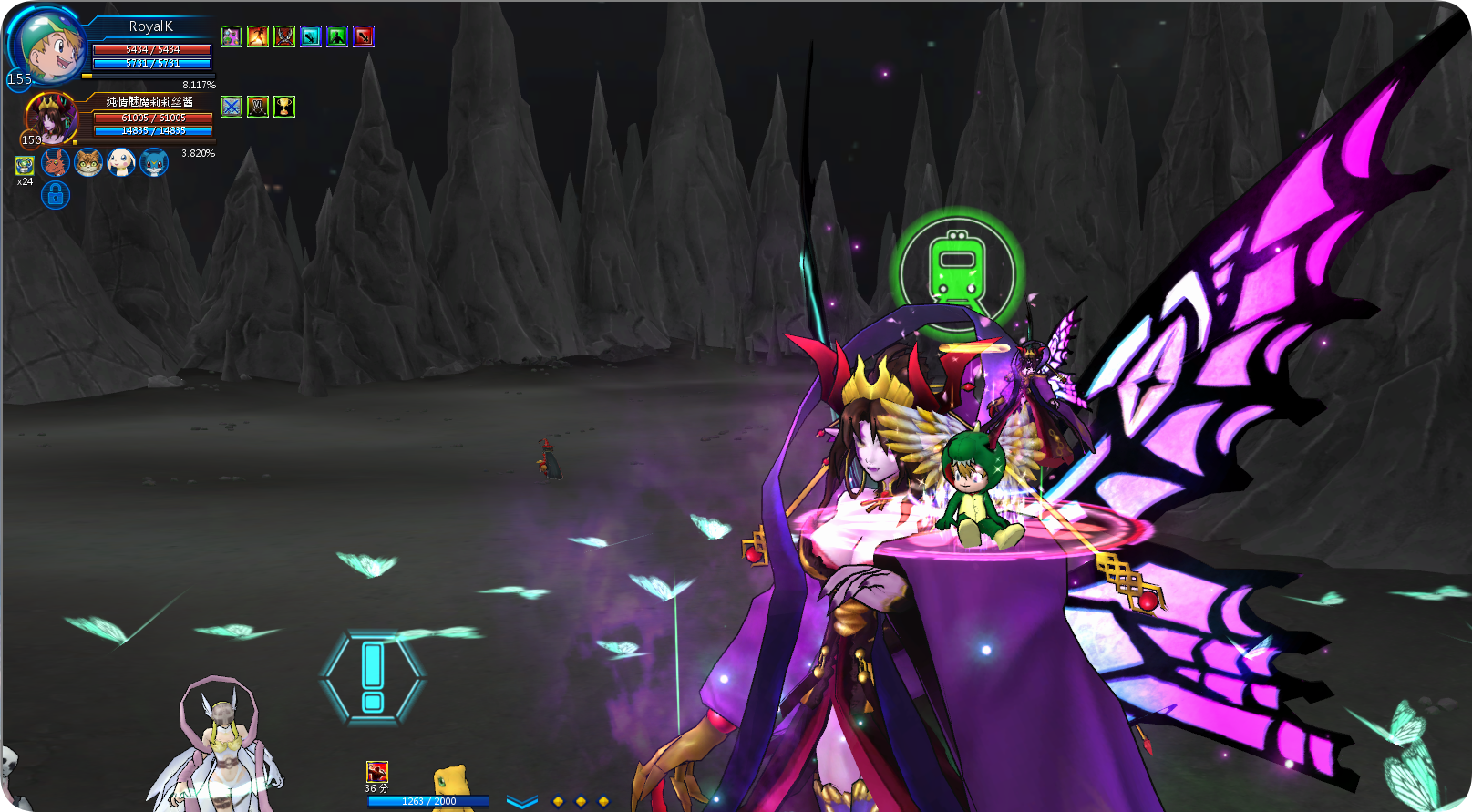Inspect the red sword buff icon

point(364,36)
